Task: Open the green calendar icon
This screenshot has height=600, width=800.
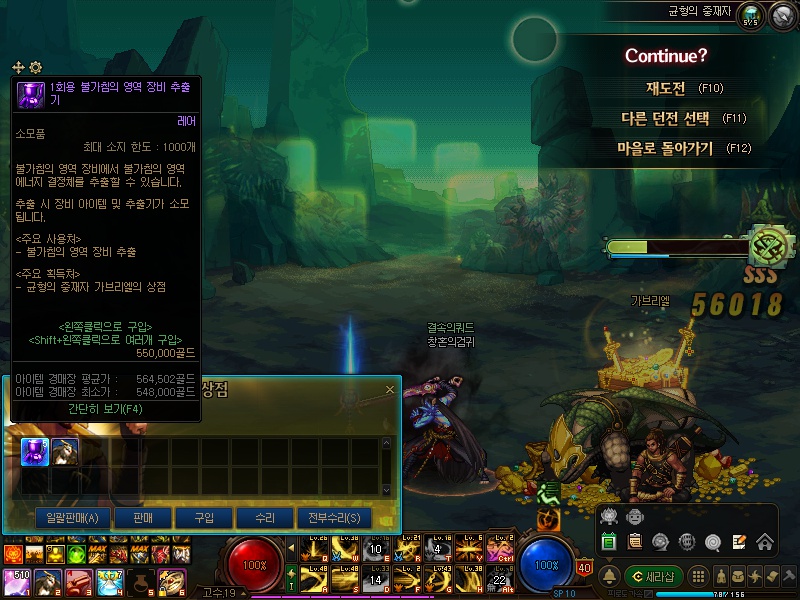Action: [609, 542]
